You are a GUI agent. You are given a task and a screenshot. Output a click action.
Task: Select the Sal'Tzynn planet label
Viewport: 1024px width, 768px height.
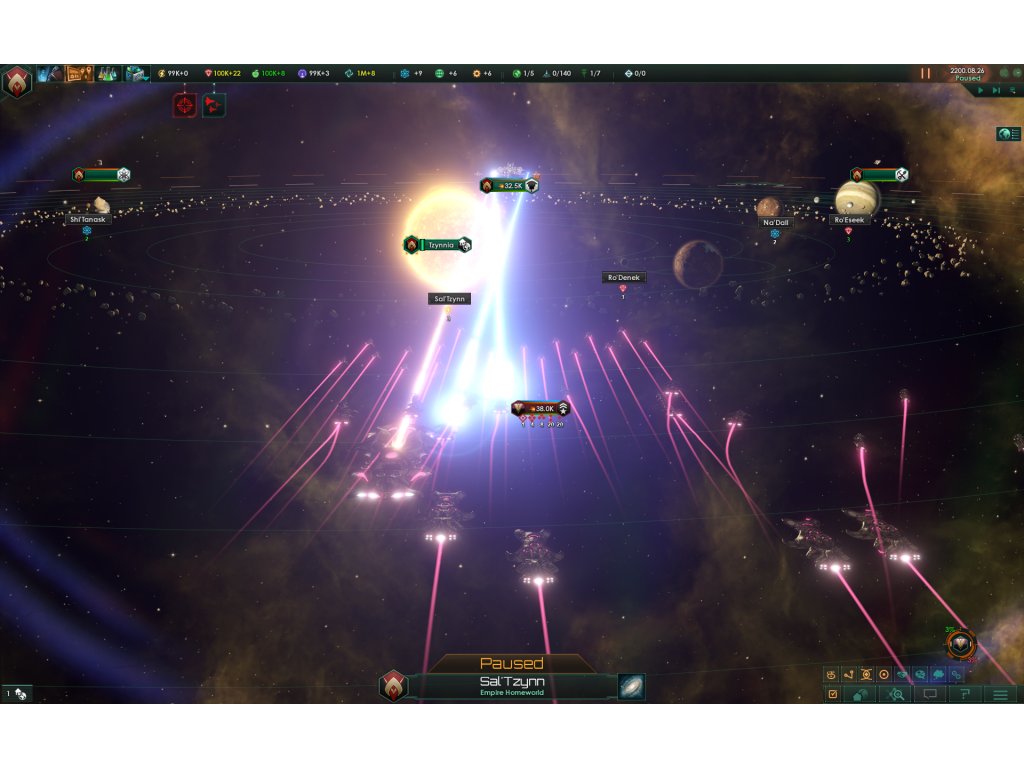coord(448,299)
